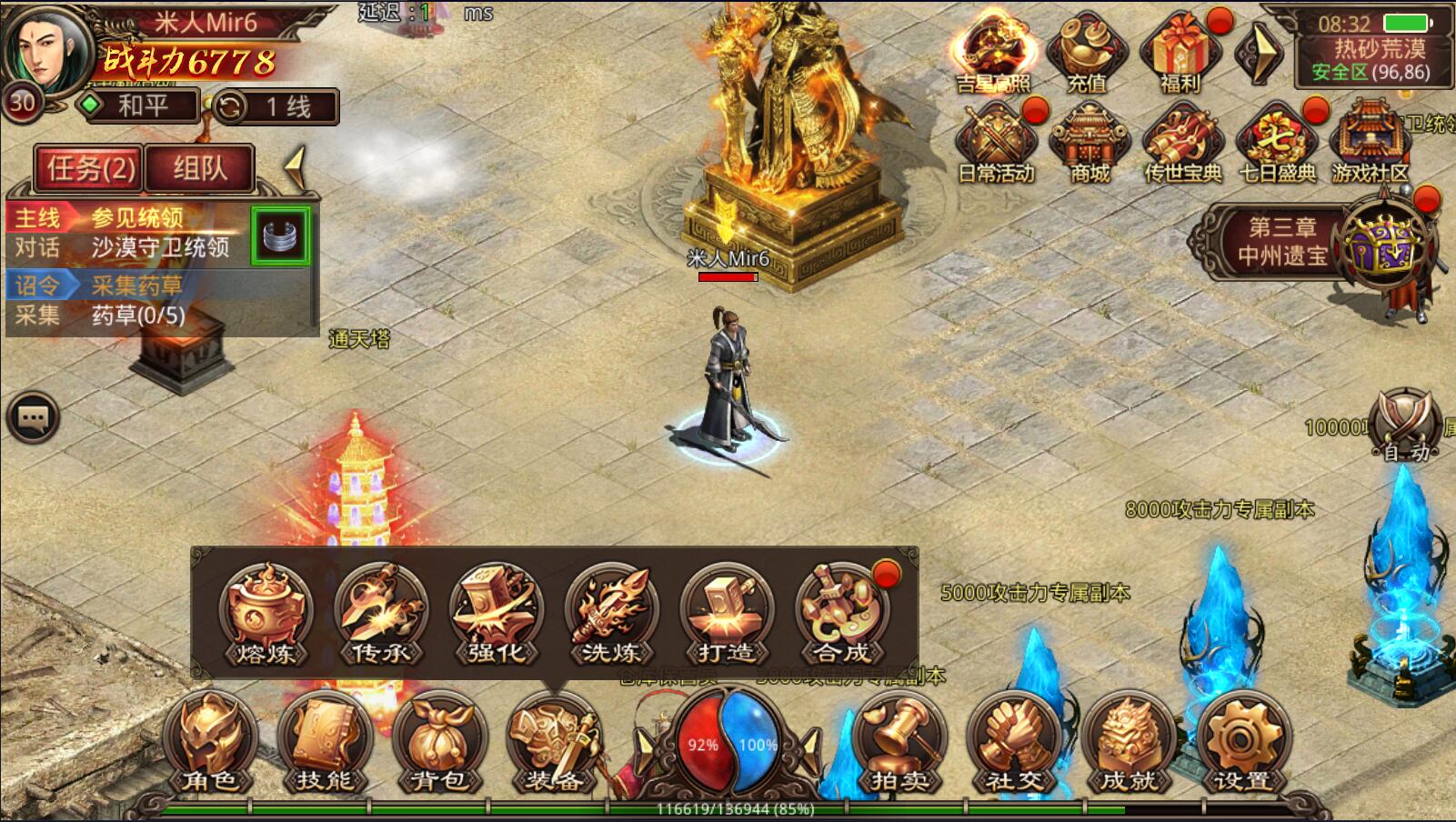
Task: Switch to the 组队 team tab
Action: [x=199, y=169]
